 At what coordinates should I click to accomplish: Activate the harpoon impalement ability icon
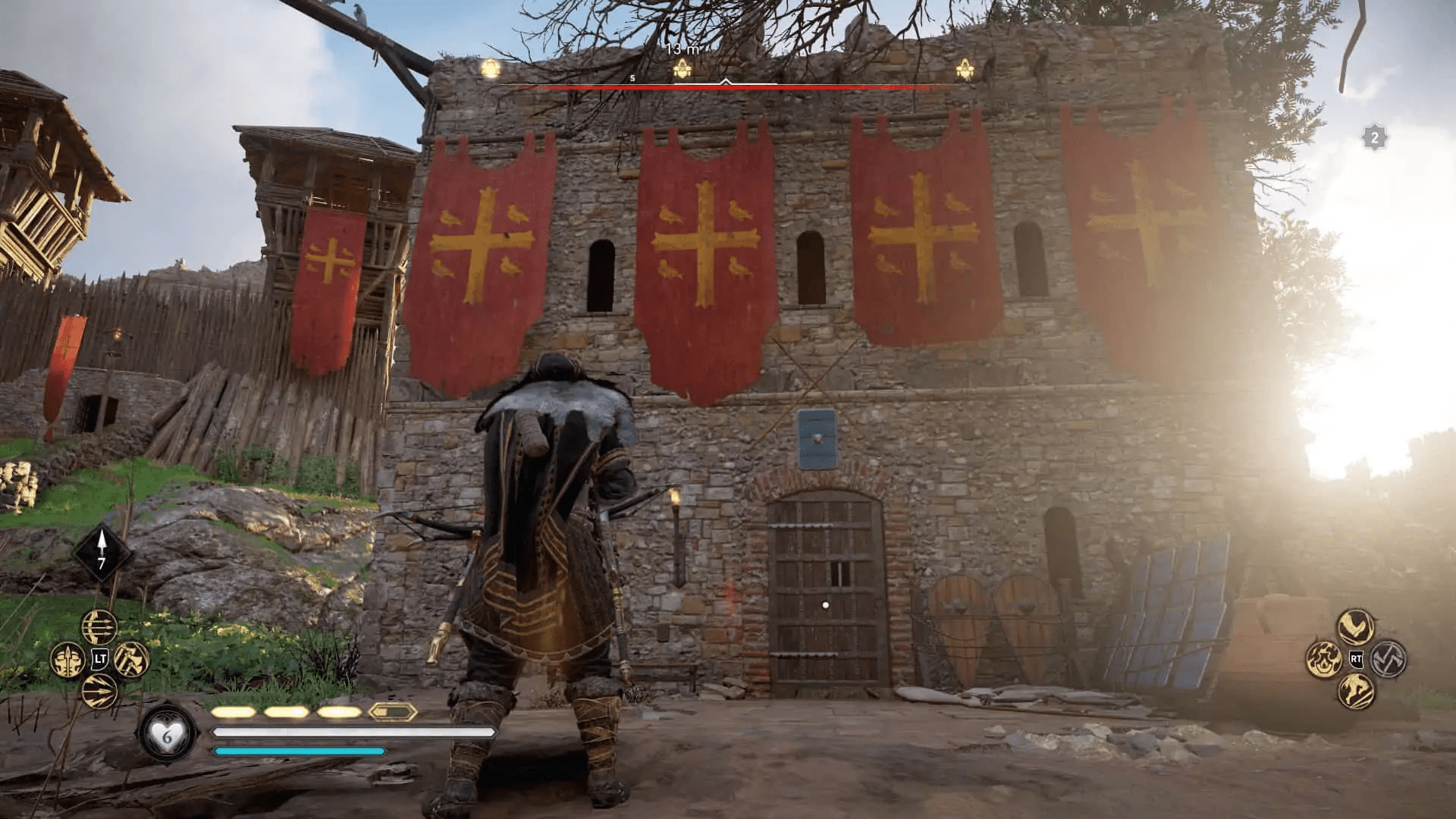pyautogui.click(x=67, y=659)
